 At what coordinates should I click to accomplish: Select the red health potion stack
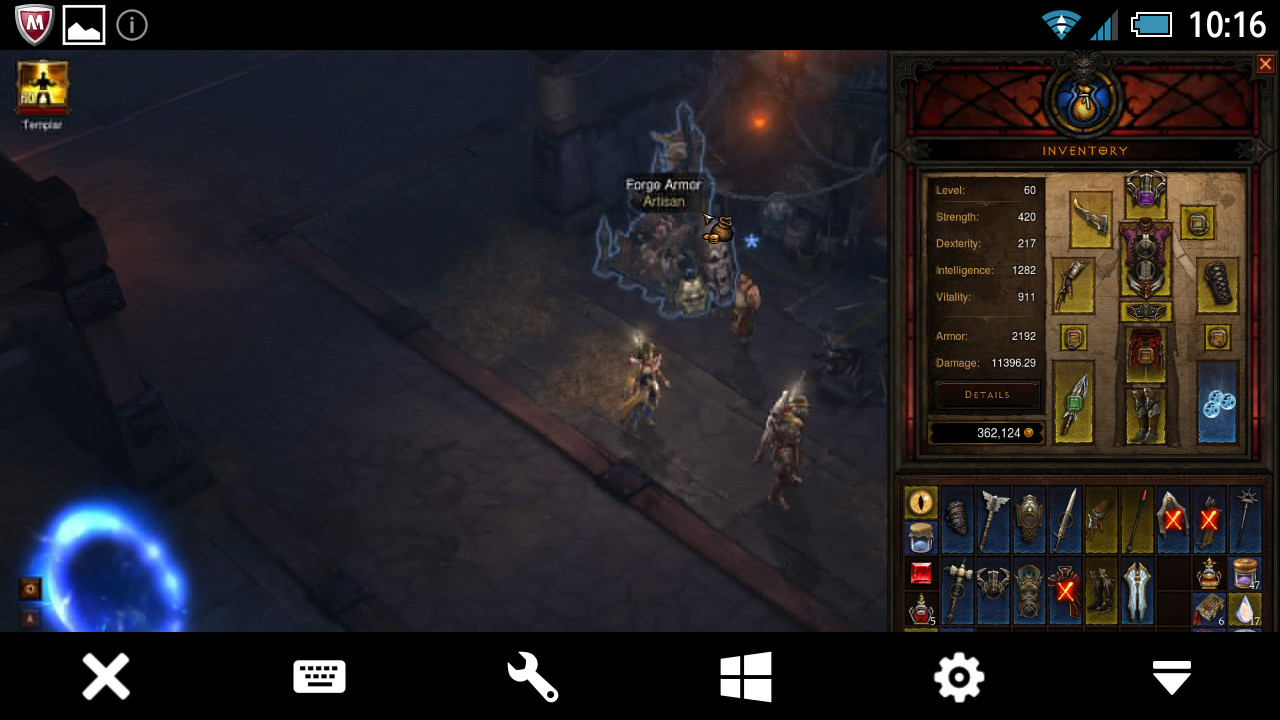coord(921,609)
